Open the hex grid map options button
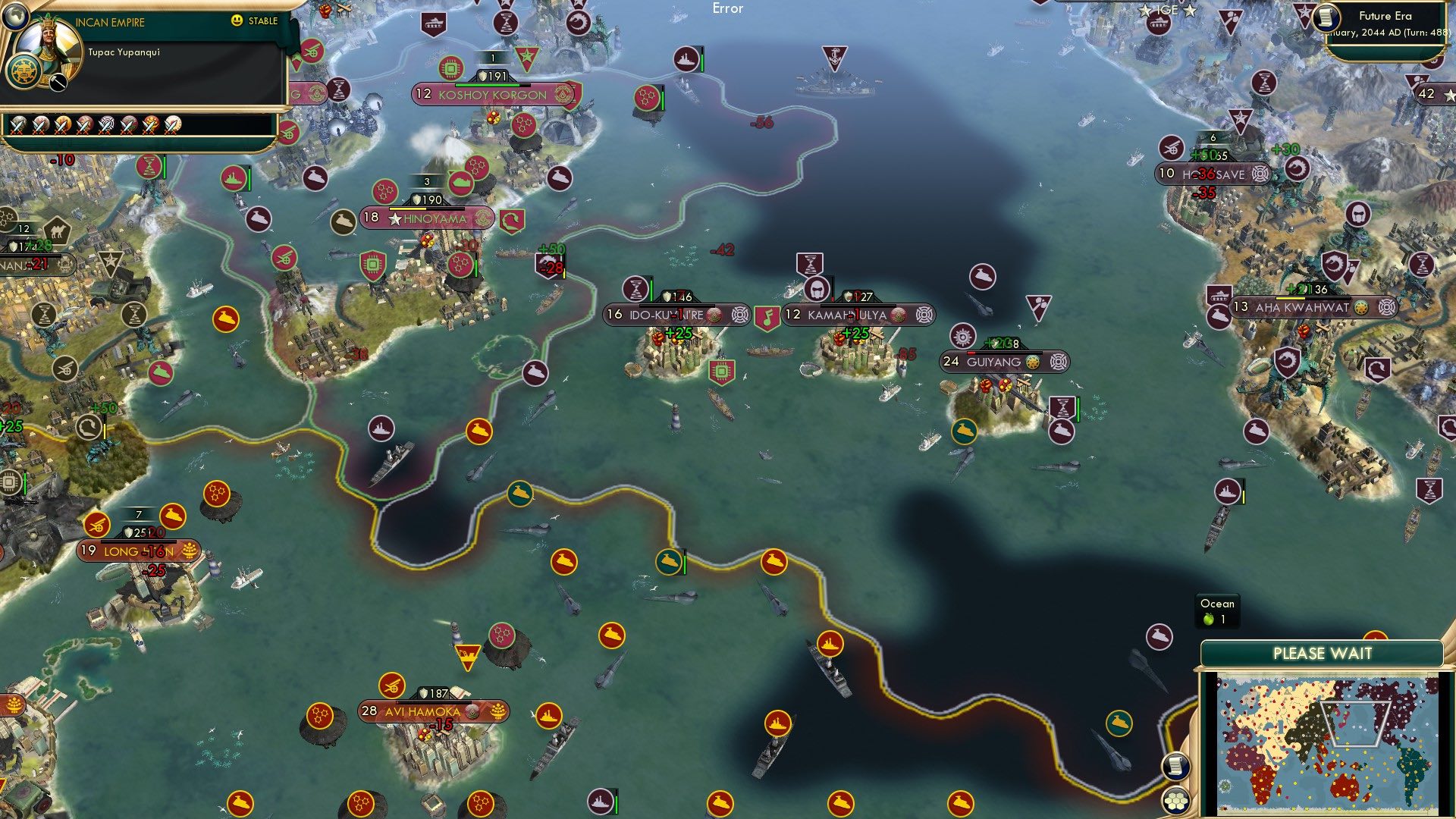 coord(1176,800)
